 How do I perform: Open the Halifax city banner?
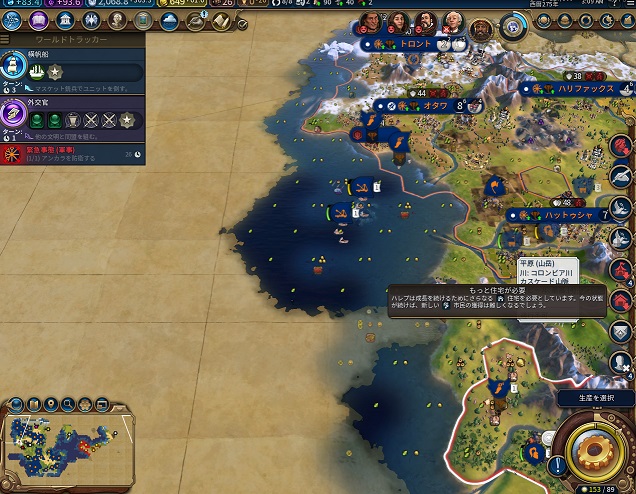(577, 89)
